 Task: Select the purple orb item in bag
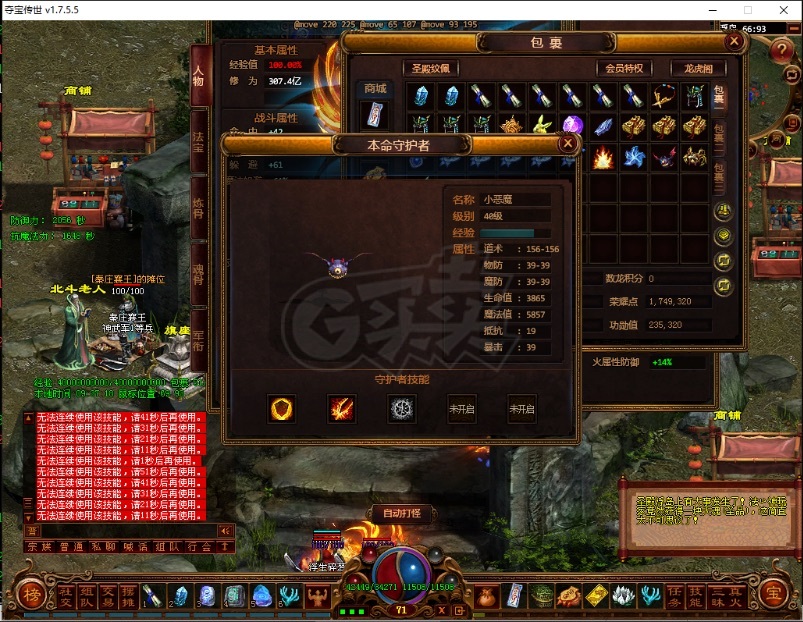click(x=572, y=126)
